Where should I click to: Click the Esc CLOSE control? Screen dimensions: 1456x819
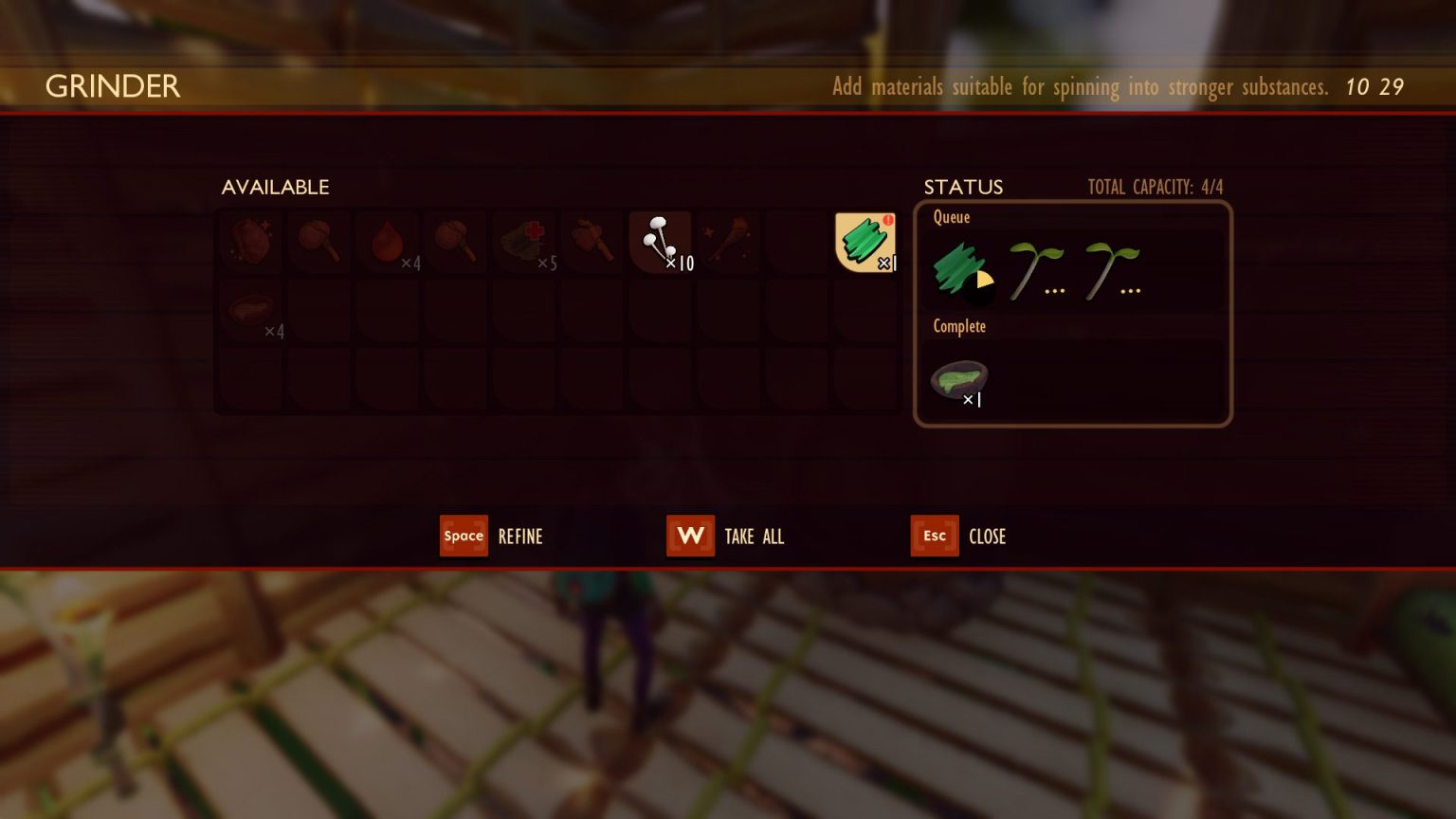coord(934,536)
